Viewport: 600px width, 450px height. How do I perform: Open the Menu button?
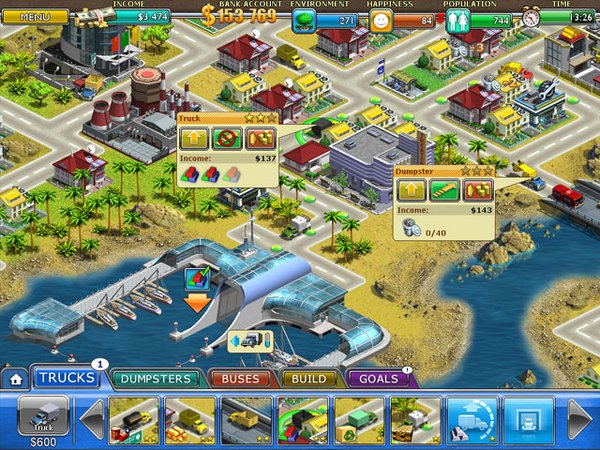[x=35, y=17]
